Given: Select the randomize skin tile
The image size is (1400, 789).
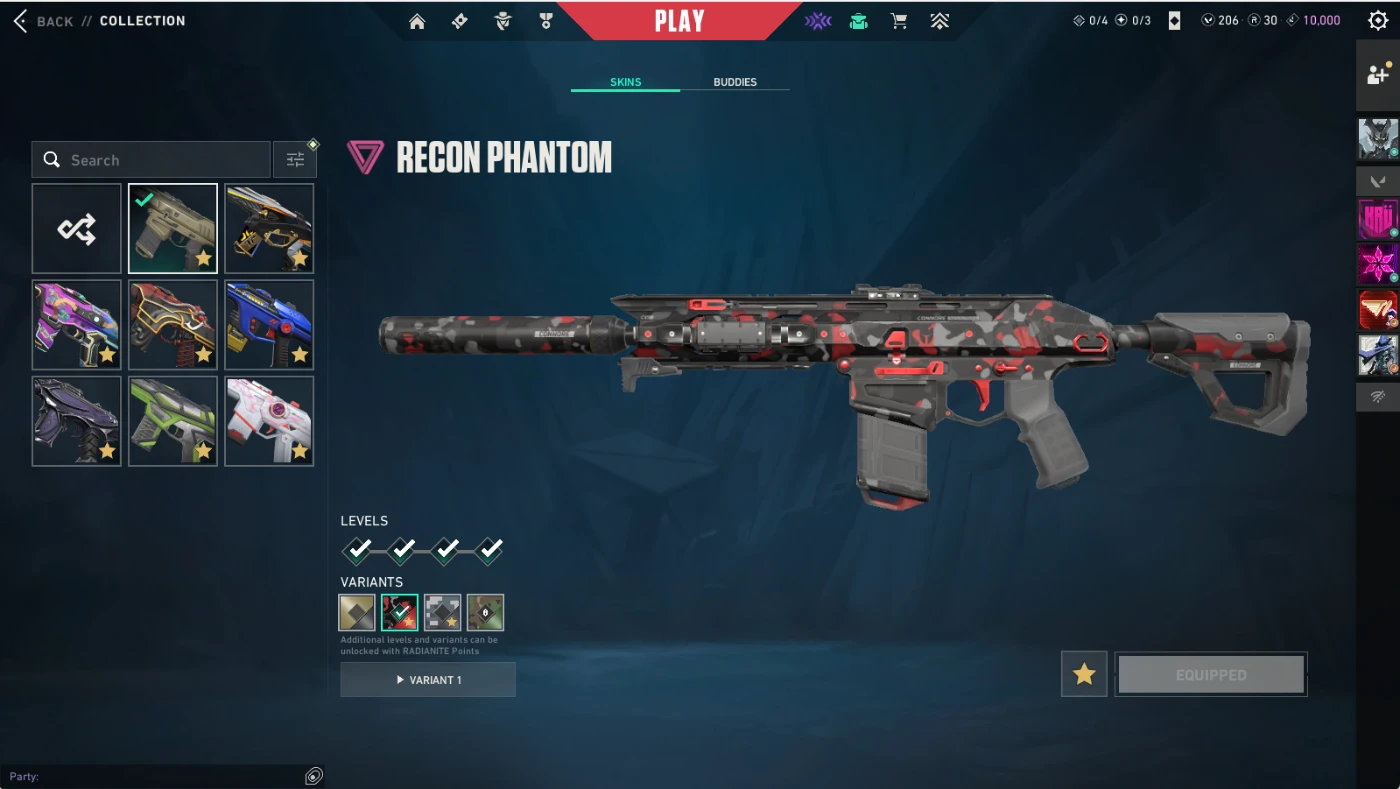Looking at the screenshot, I should (x=77, y=229).
